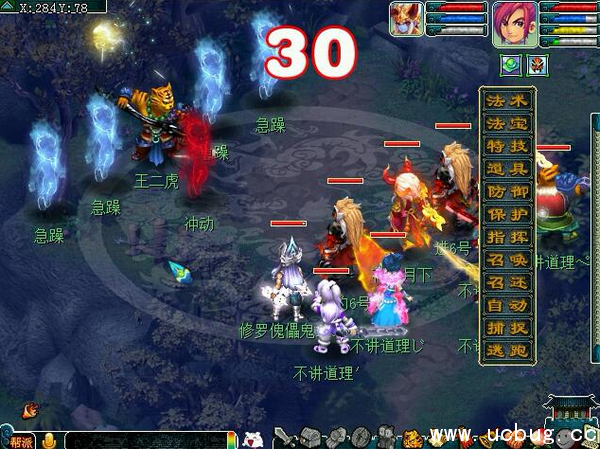Click the summoned pet portrait
Image resolution: width=600 pixels, height=449 pixels.
(x=406, y=19)
